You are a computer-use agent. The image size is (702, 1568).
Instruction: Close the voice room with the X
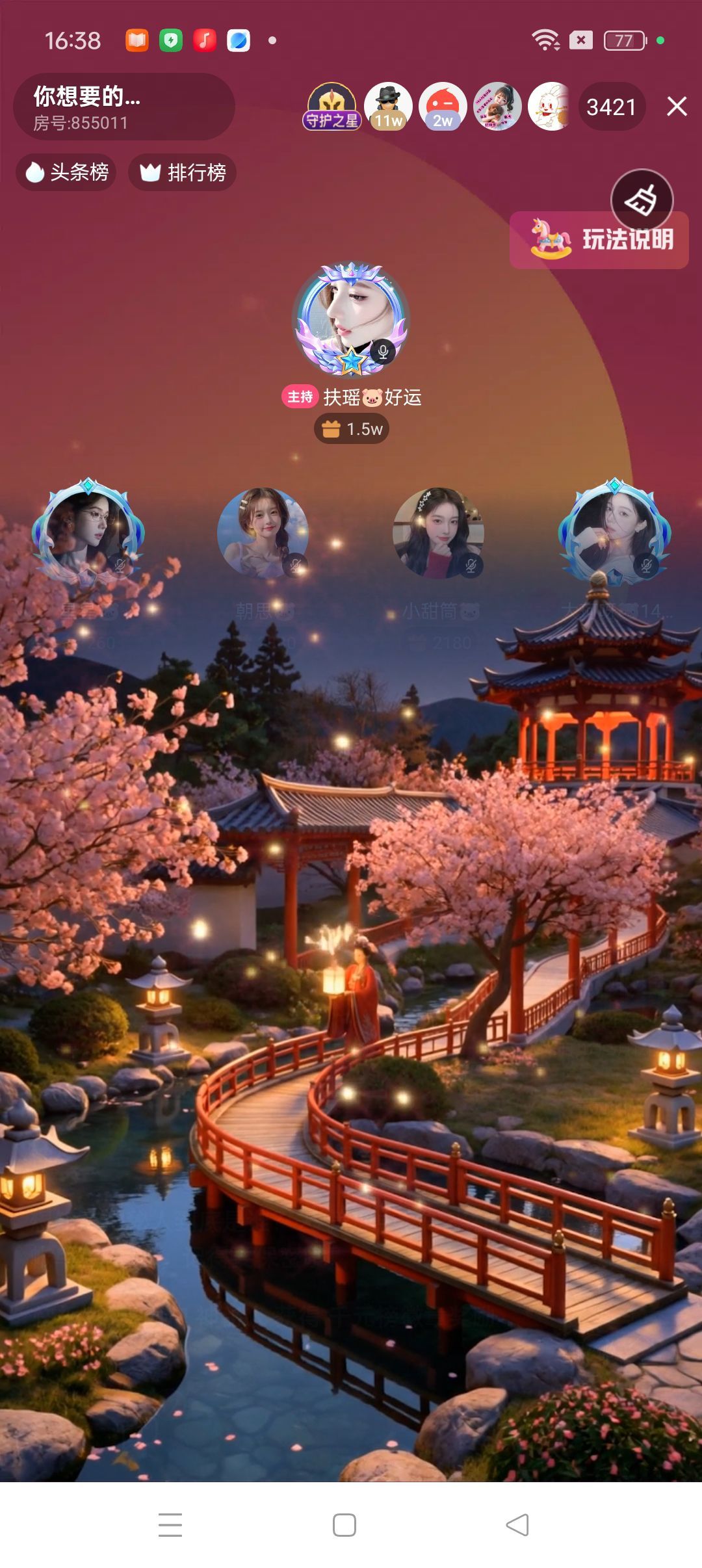pyautogui.click(x=677, y=106)
